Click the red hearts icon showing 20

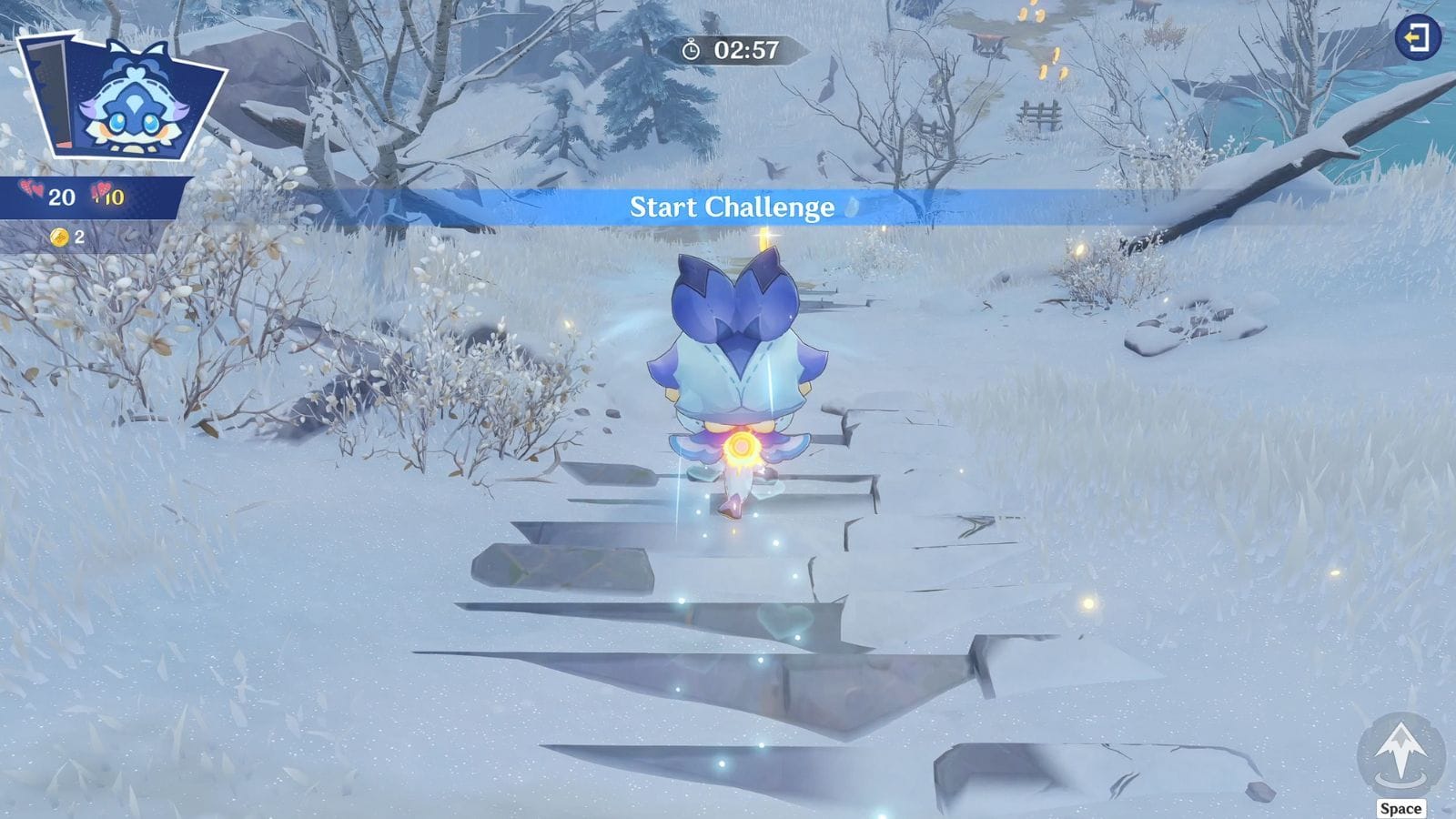coord(29,189)
